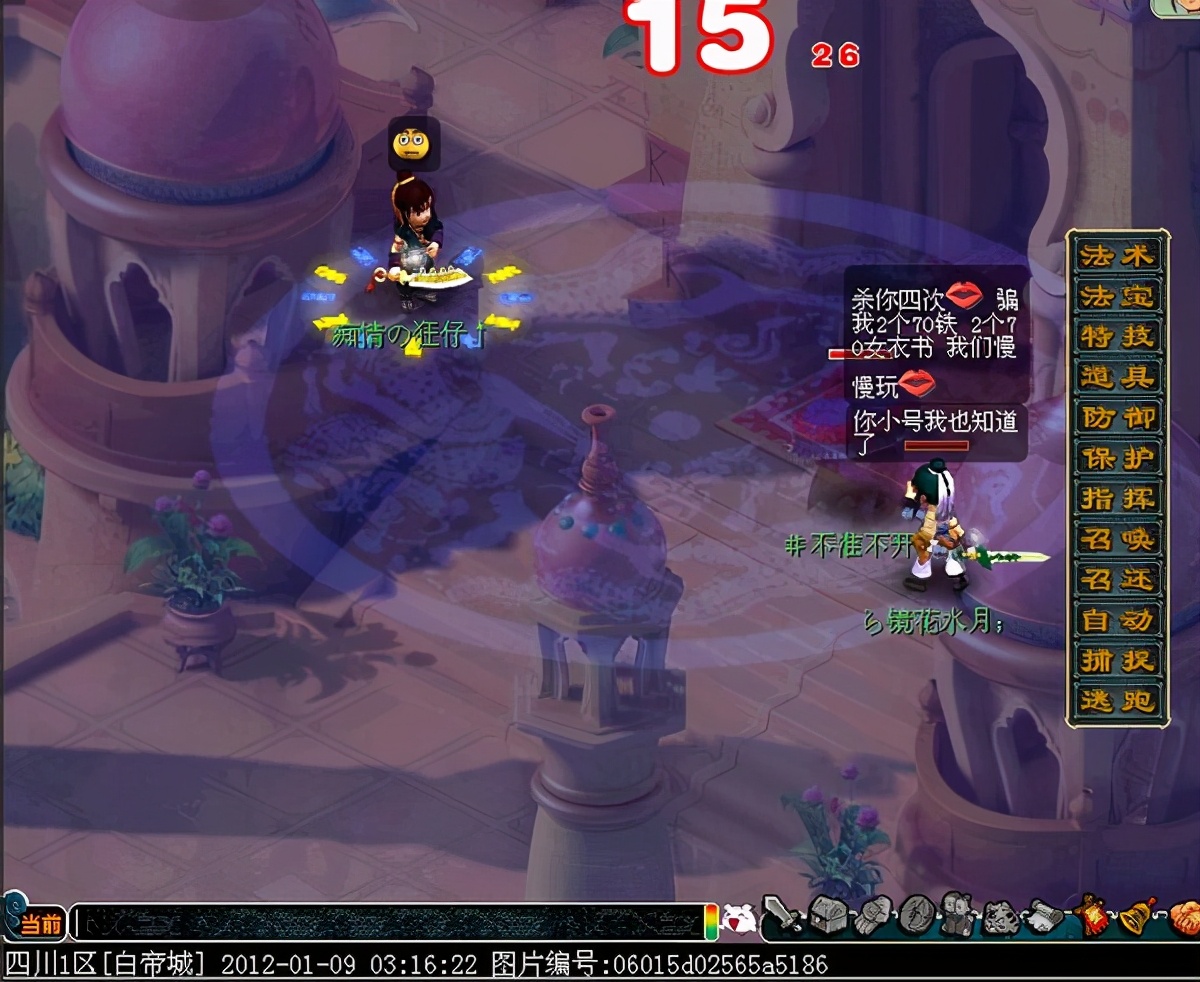Choose the 召唤 summon pet command

pyautogui.click(x=1118, y=539)
